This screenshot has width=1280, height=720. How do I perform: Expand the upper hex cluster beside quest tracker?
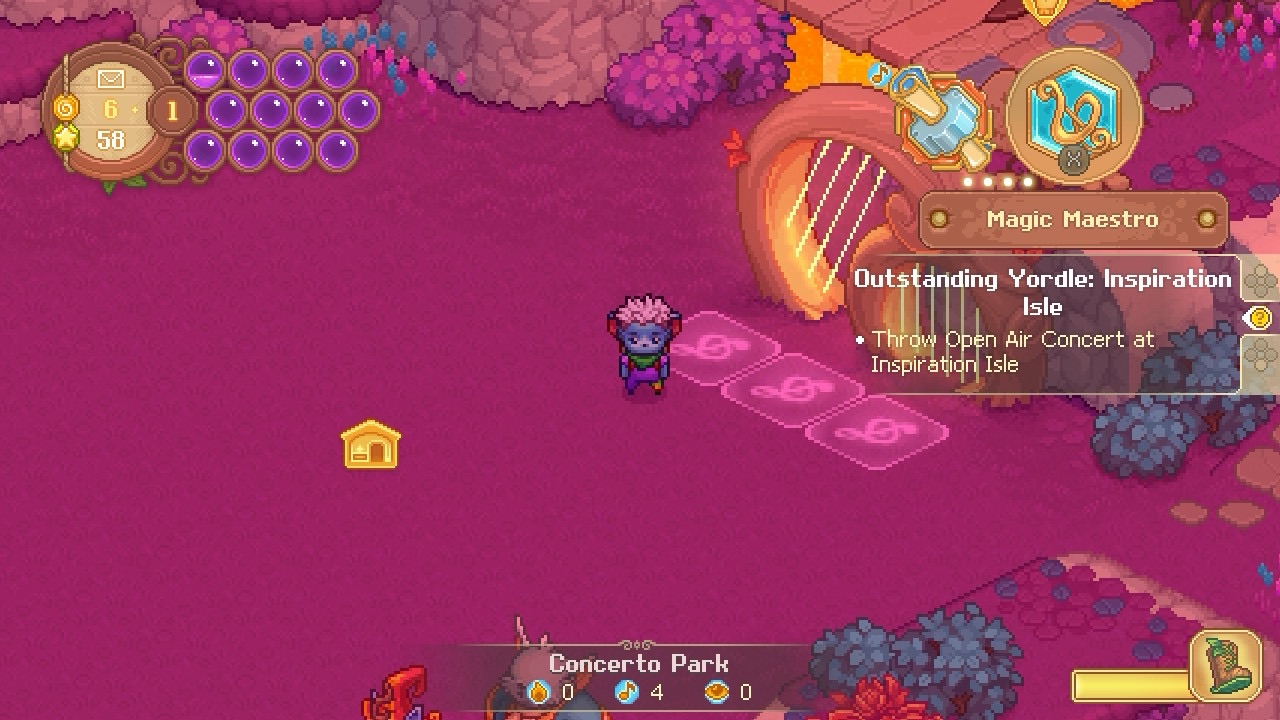(1262, 280)
